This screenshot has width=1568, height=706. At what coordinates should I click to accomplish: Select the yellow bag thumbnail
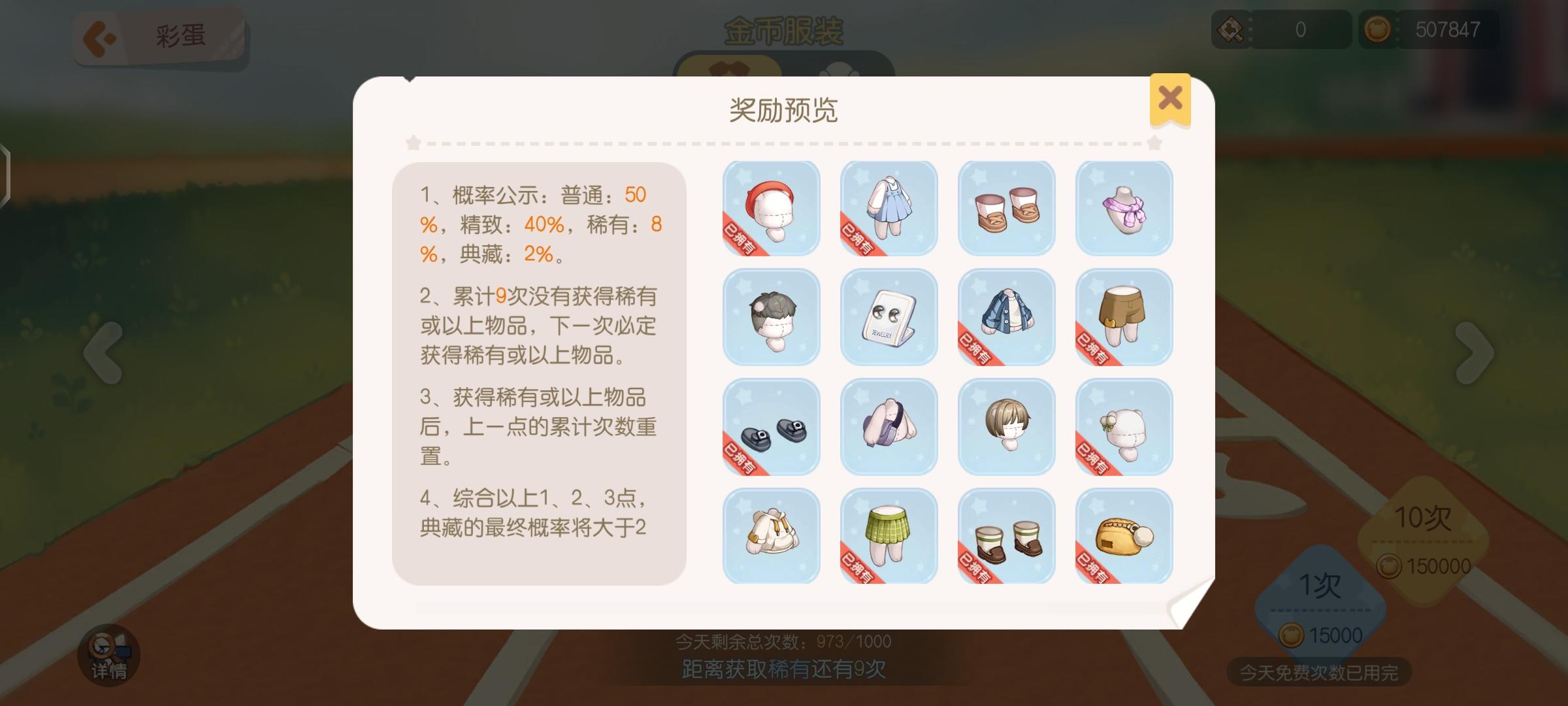point(1123,536)
